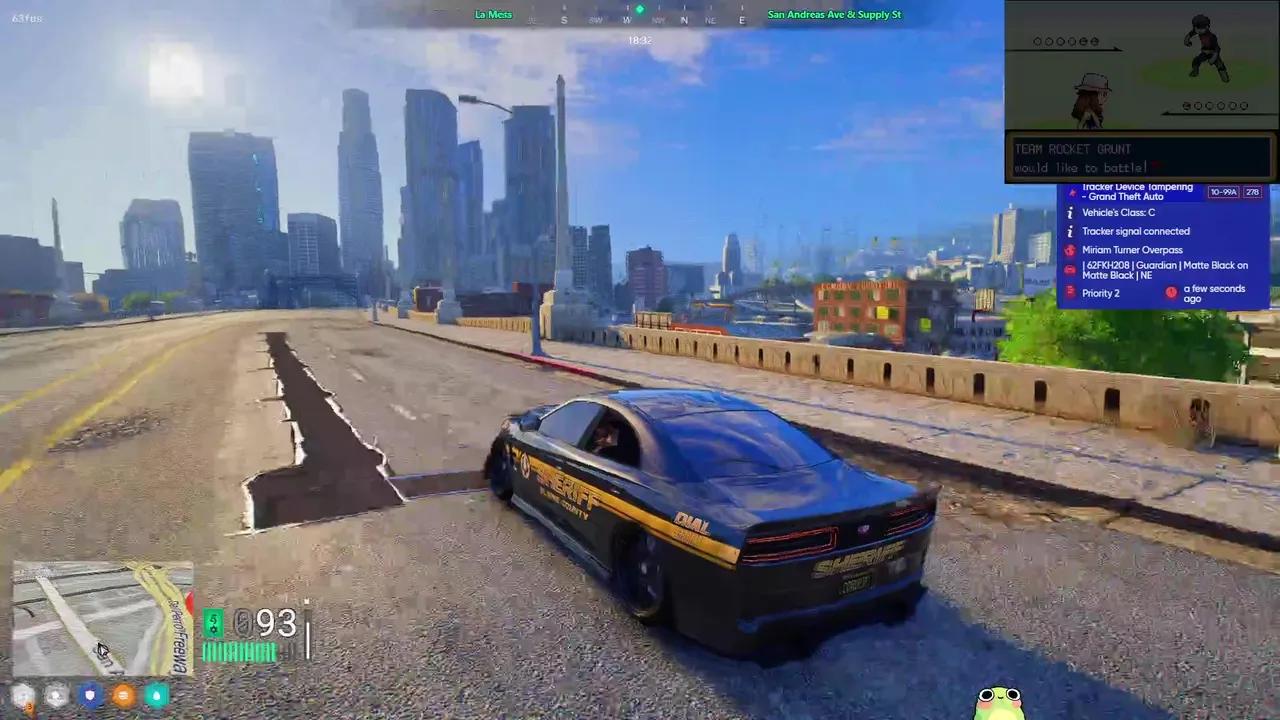Click the red location icon beside Miriam Turner Overpass

(1069, 250)
